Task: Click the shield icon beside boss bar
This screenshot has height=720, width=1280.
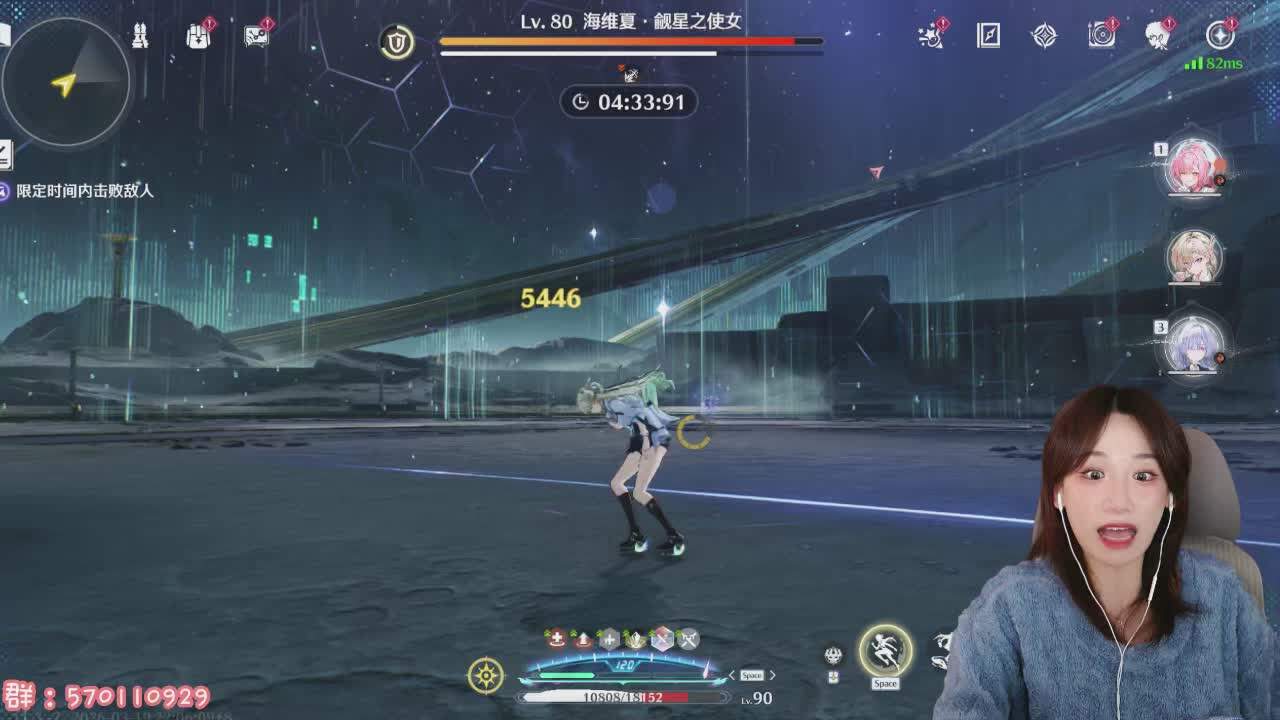Action: (x=397, y=42)
